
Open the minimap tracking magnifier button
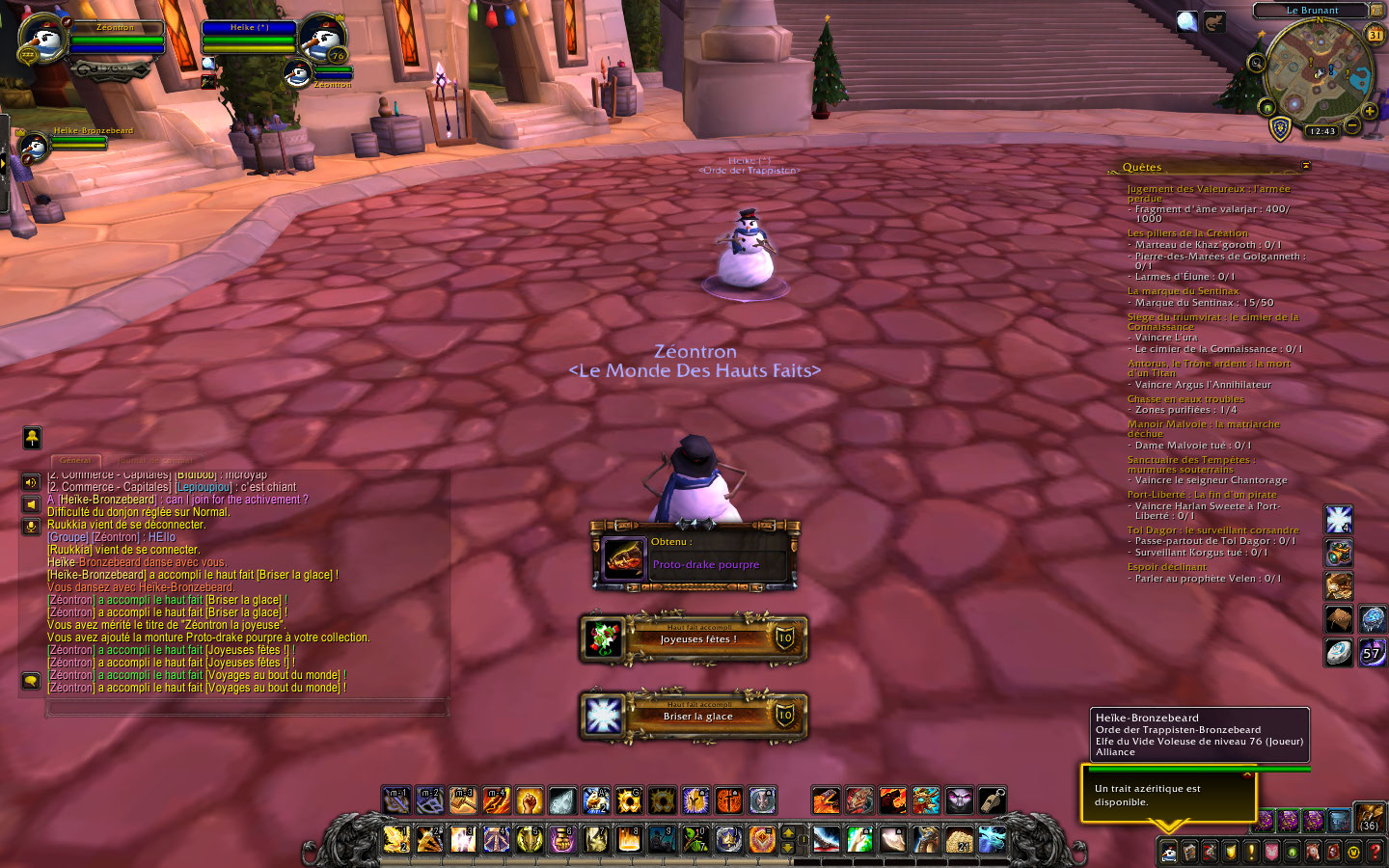1256,64
